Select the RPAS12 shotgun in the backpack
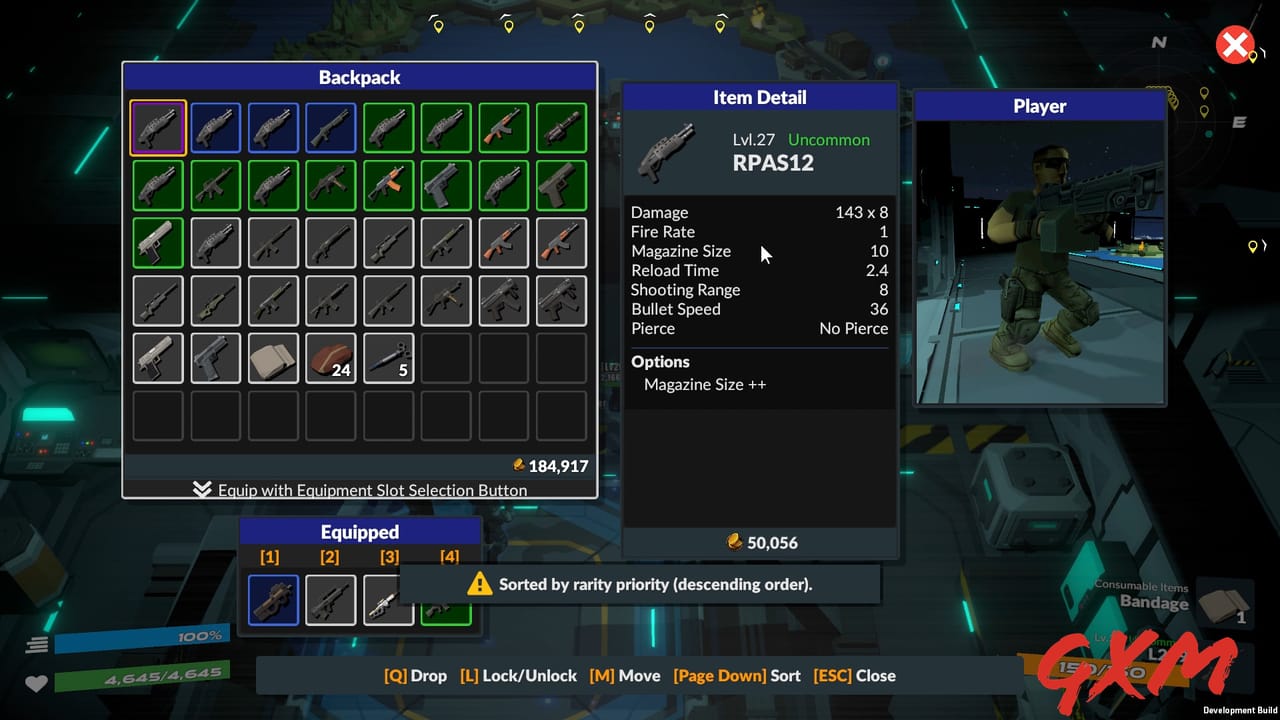This screenshot has width=1280, height=720. [x=157, y=127]
